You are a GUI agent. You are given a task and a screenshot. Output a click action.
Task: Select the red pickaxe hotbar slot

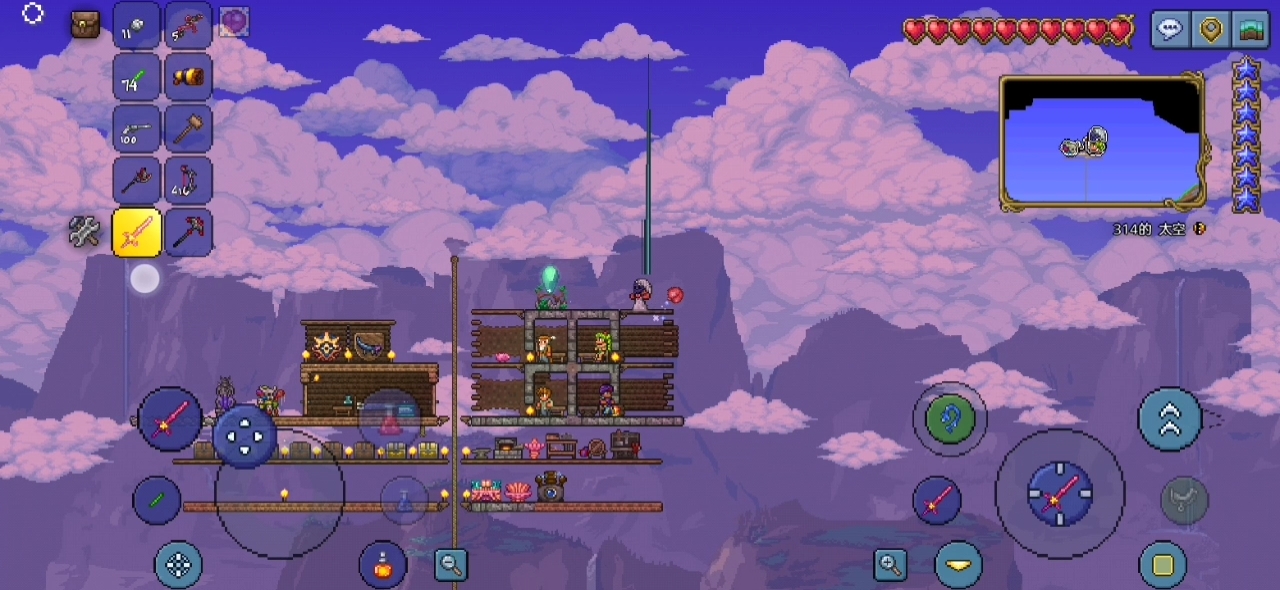click(188, 232)
